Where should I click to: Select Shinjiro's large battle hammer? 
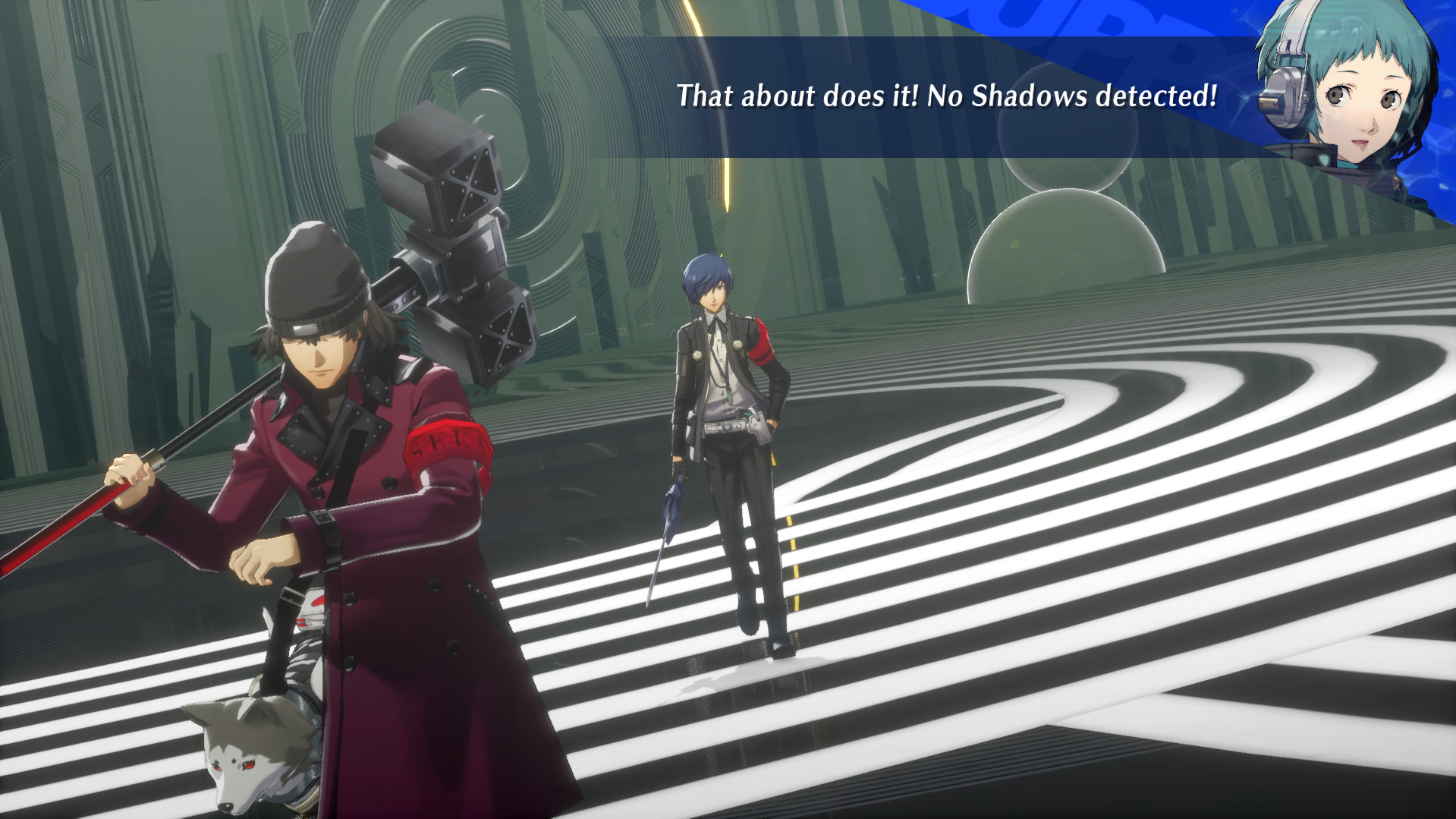[x=448, y=228]
